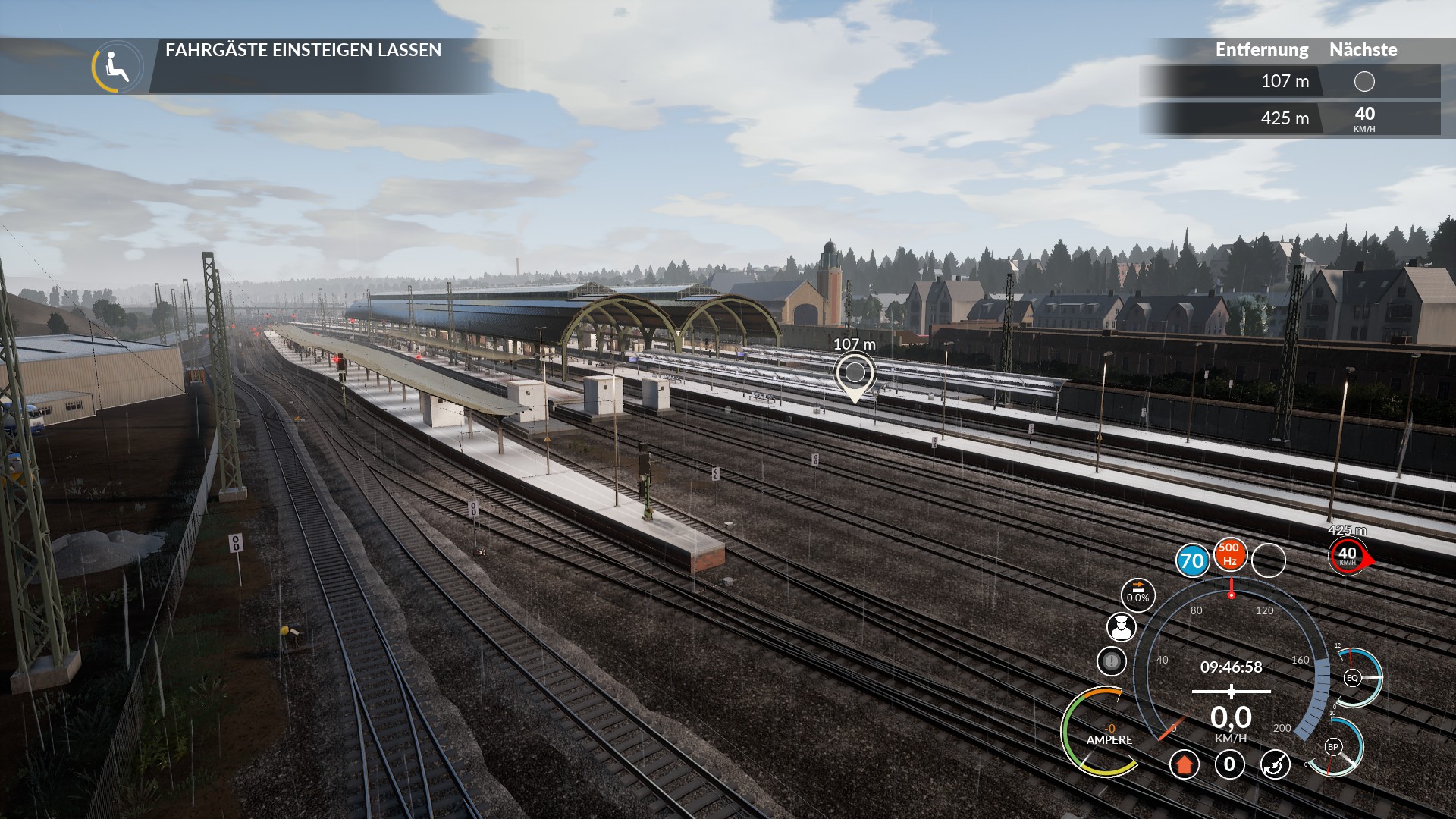Select the EQ pressure gauge

tap(1352, 678)
